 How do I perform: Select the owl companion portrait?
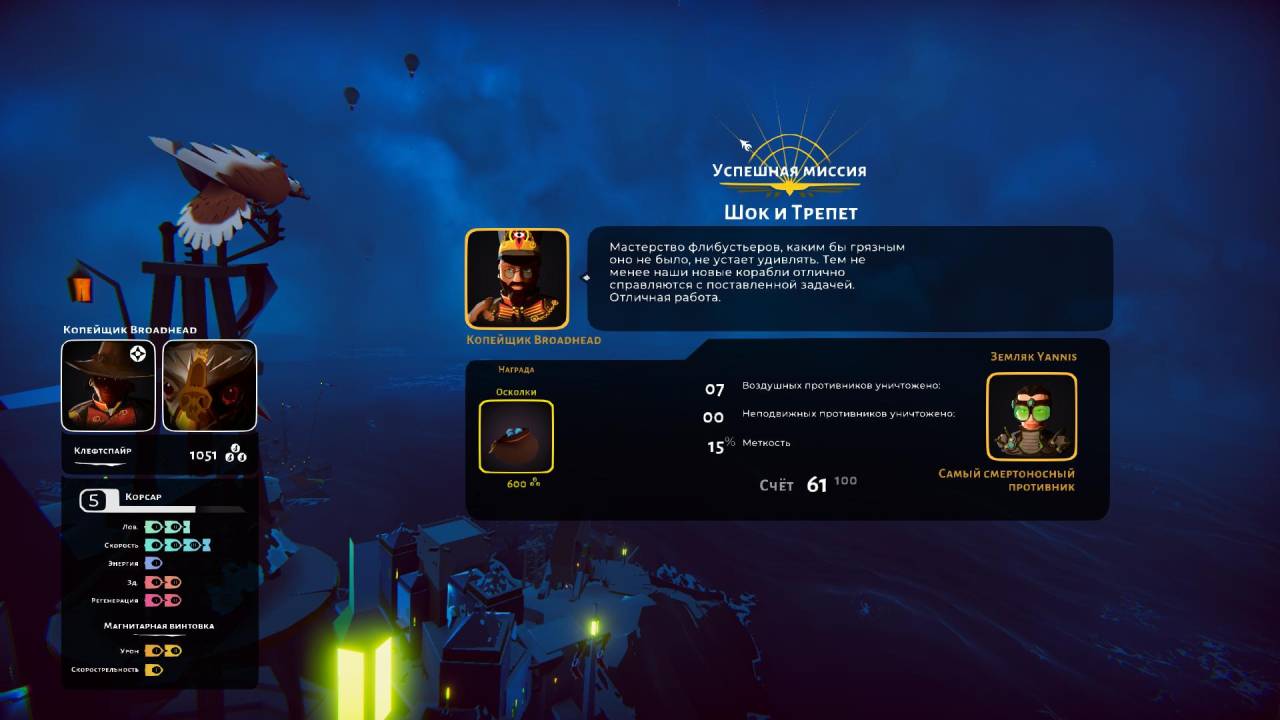(x=209, y=385)
